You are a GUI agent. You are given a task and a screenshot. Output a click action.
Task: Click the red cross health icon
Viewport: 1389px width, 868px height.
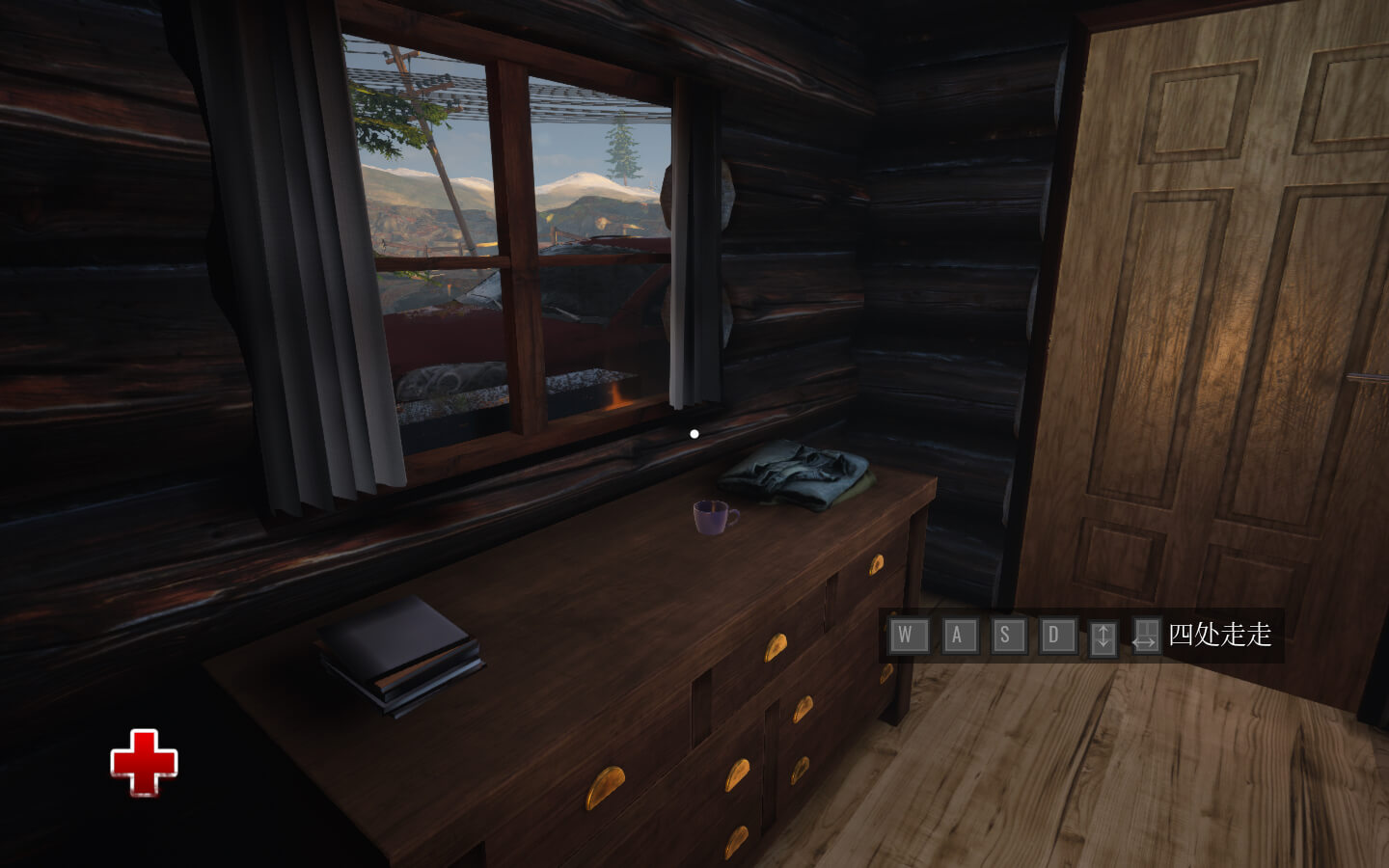click(x=144, y=762)
